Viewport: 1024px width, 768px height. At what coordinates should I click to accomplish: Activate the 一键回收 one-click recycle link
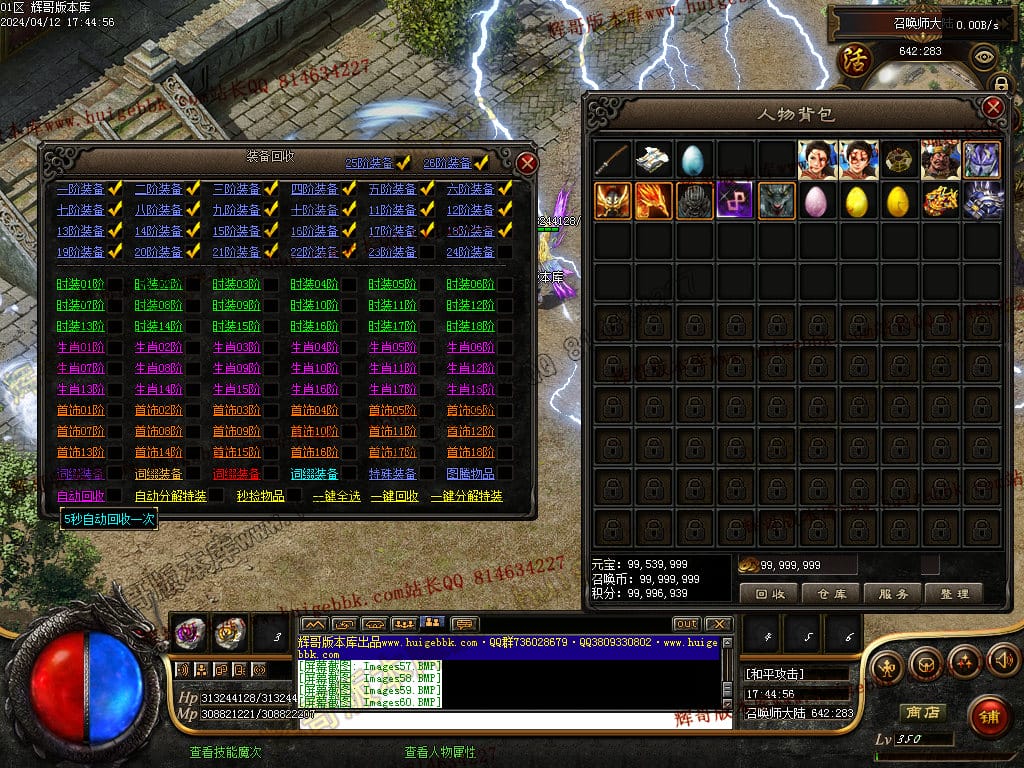point(394,496)
